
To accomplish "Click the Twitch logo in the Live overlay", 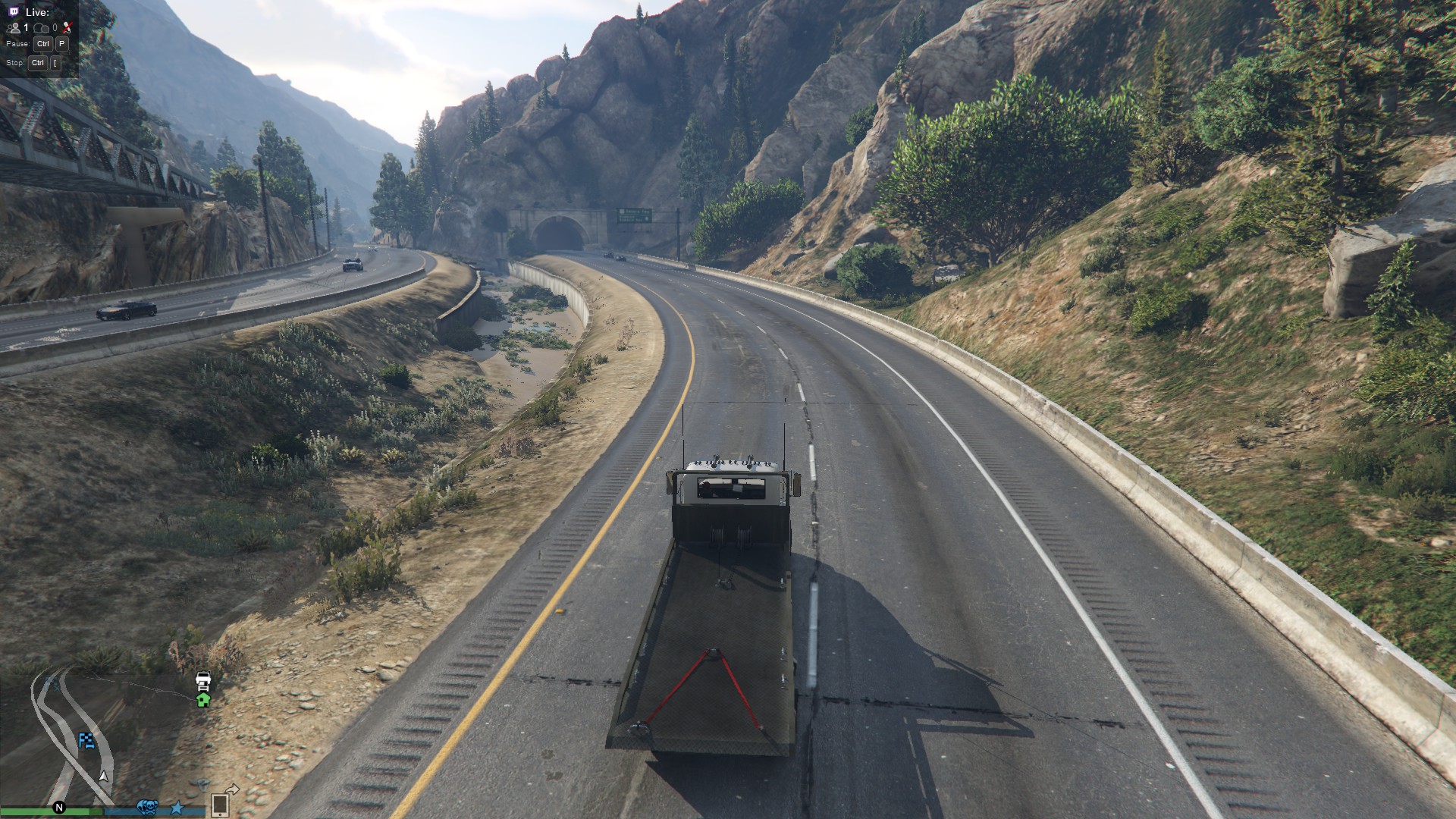I will pos(14,12).
